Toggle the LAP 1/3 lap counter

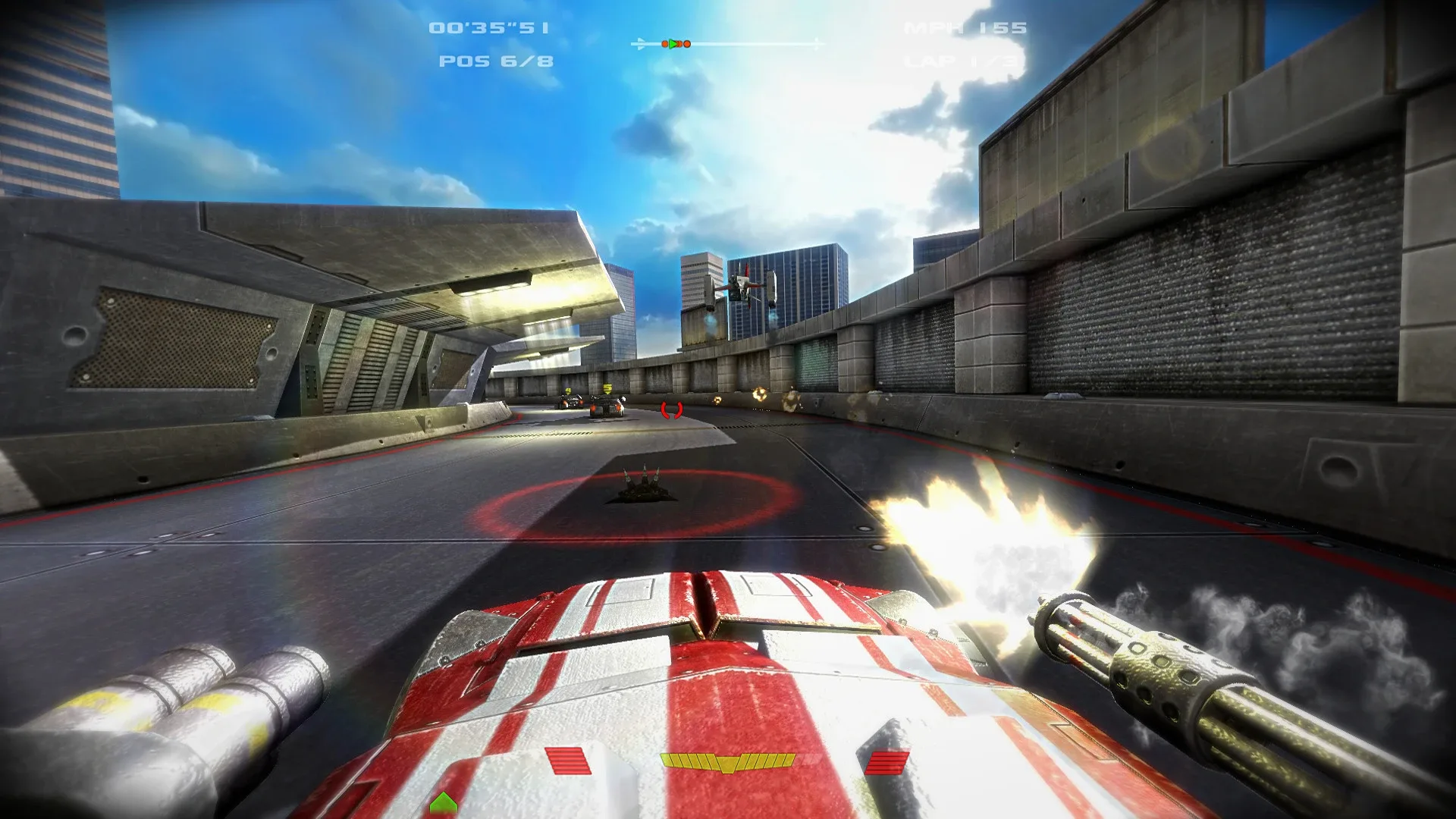960,62
